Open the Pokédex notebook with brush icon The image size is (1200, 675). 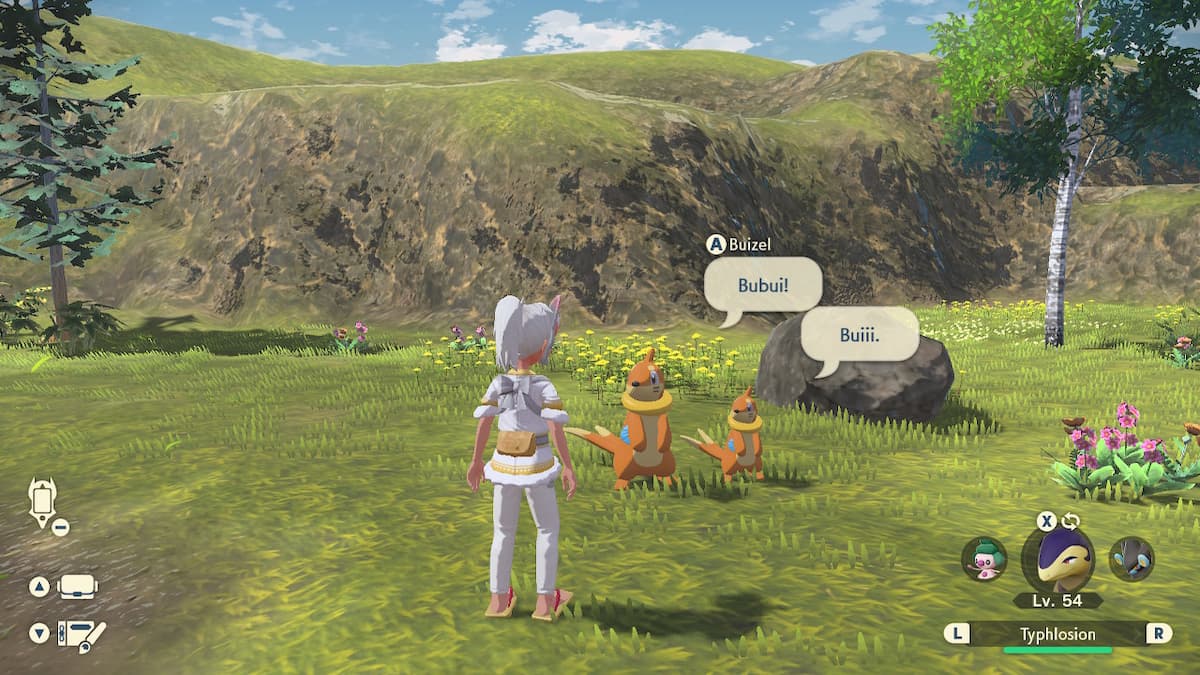point(80,634)
